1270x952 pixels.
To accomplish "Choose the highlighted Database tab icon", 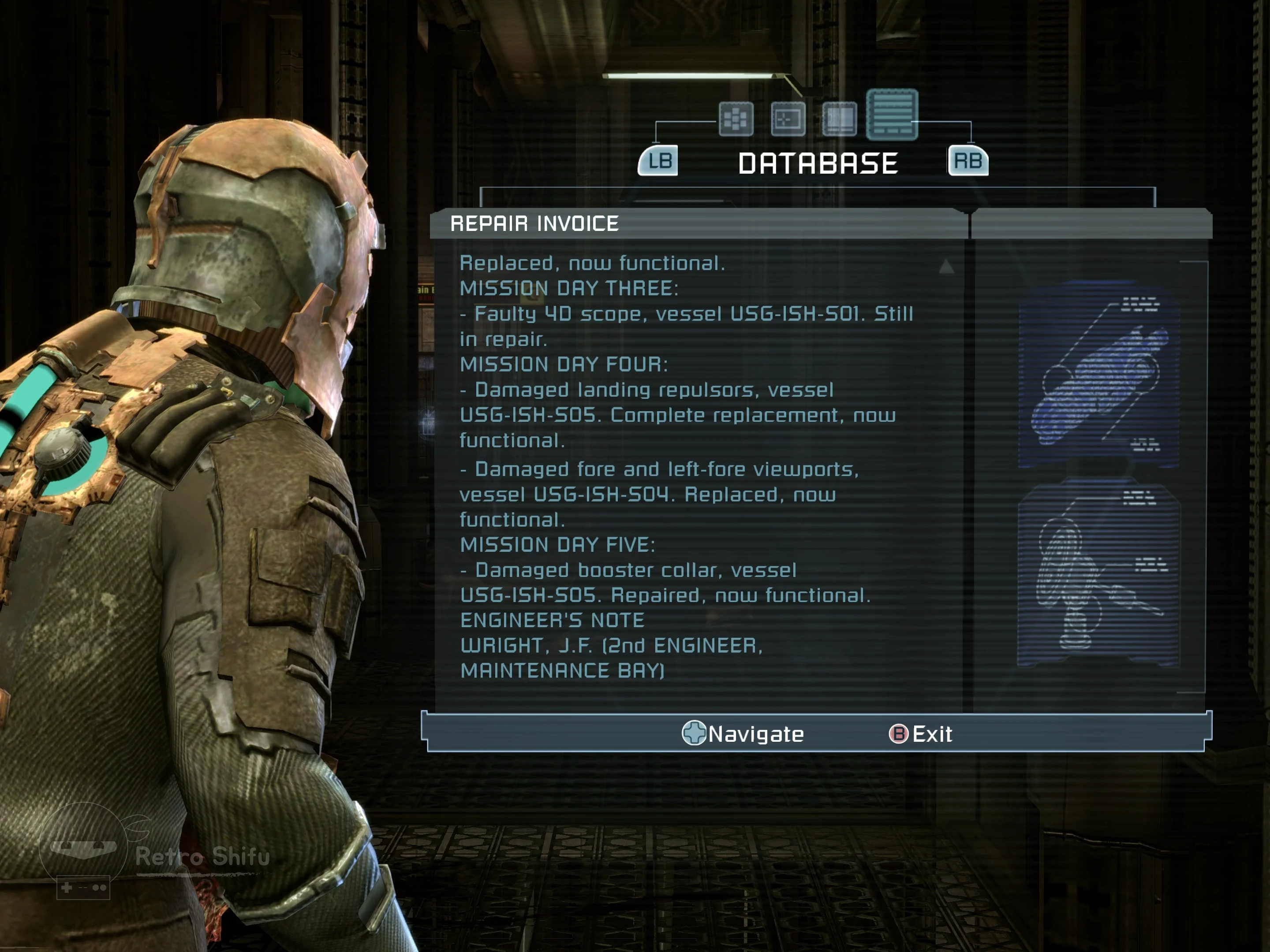I will click(x=892, y=114).
